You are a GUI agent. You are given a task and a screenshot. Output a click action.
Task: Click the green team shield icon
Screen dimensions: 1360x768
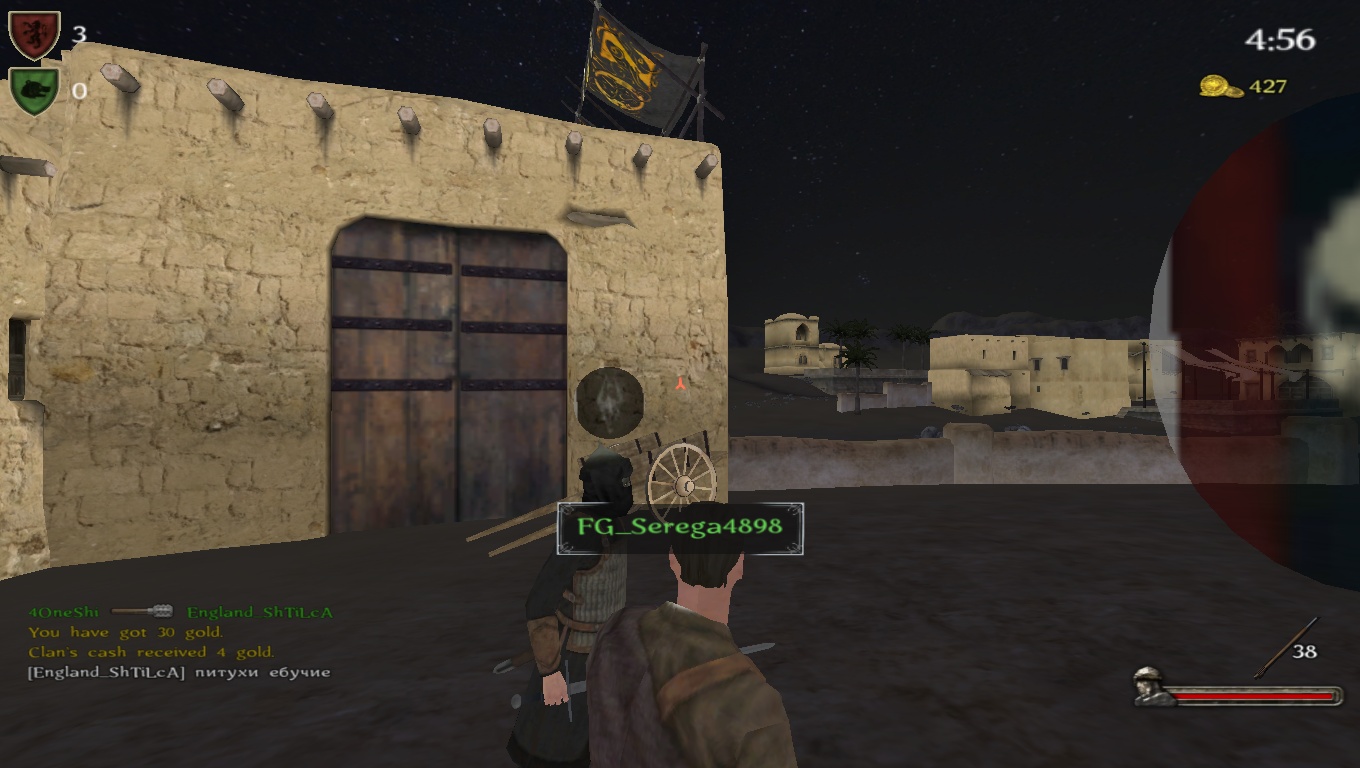click(x=34, y=90)
